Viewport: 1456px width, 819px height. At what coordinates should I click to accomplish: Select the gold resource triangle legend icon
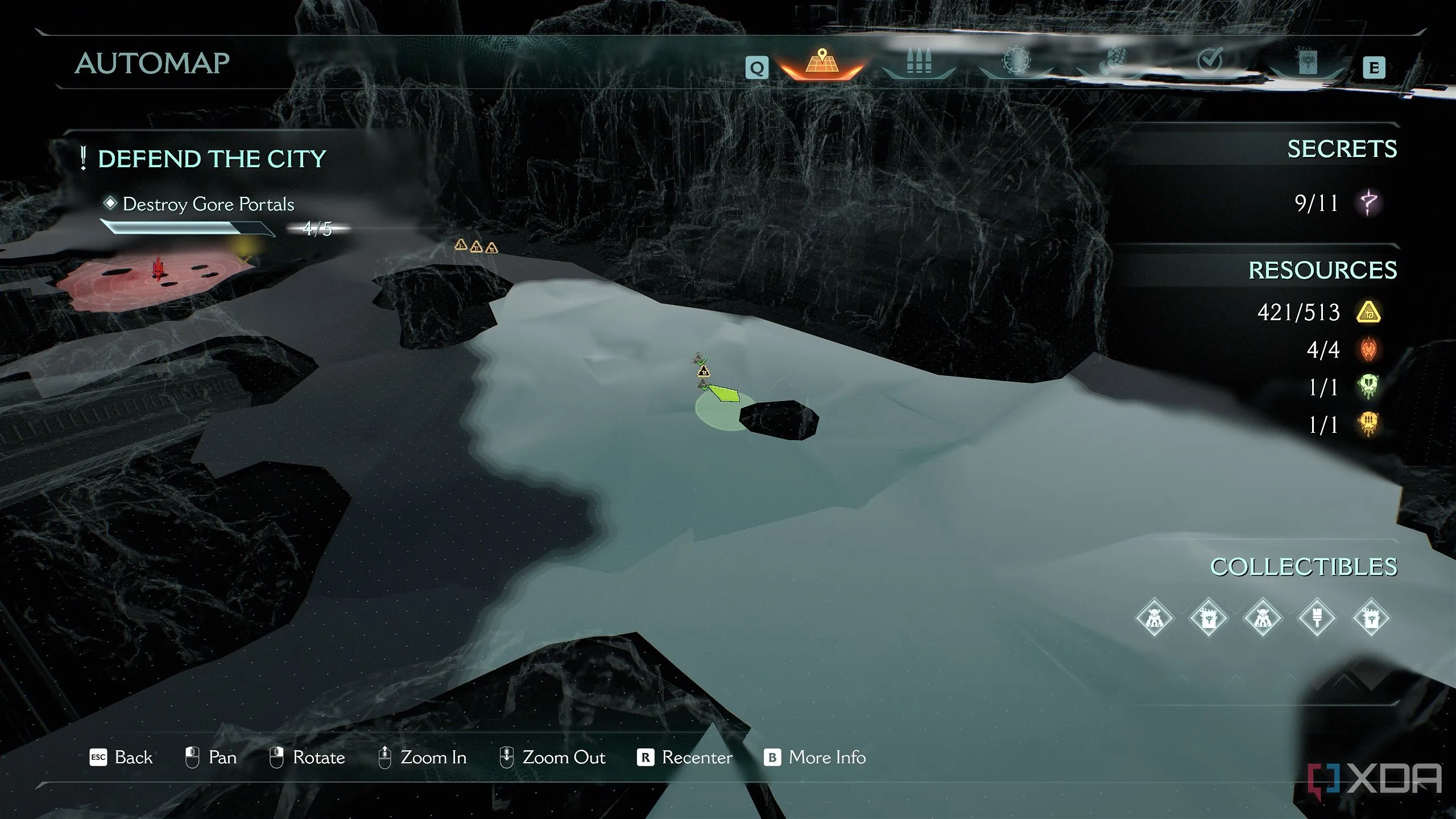tap(1368, 312)
